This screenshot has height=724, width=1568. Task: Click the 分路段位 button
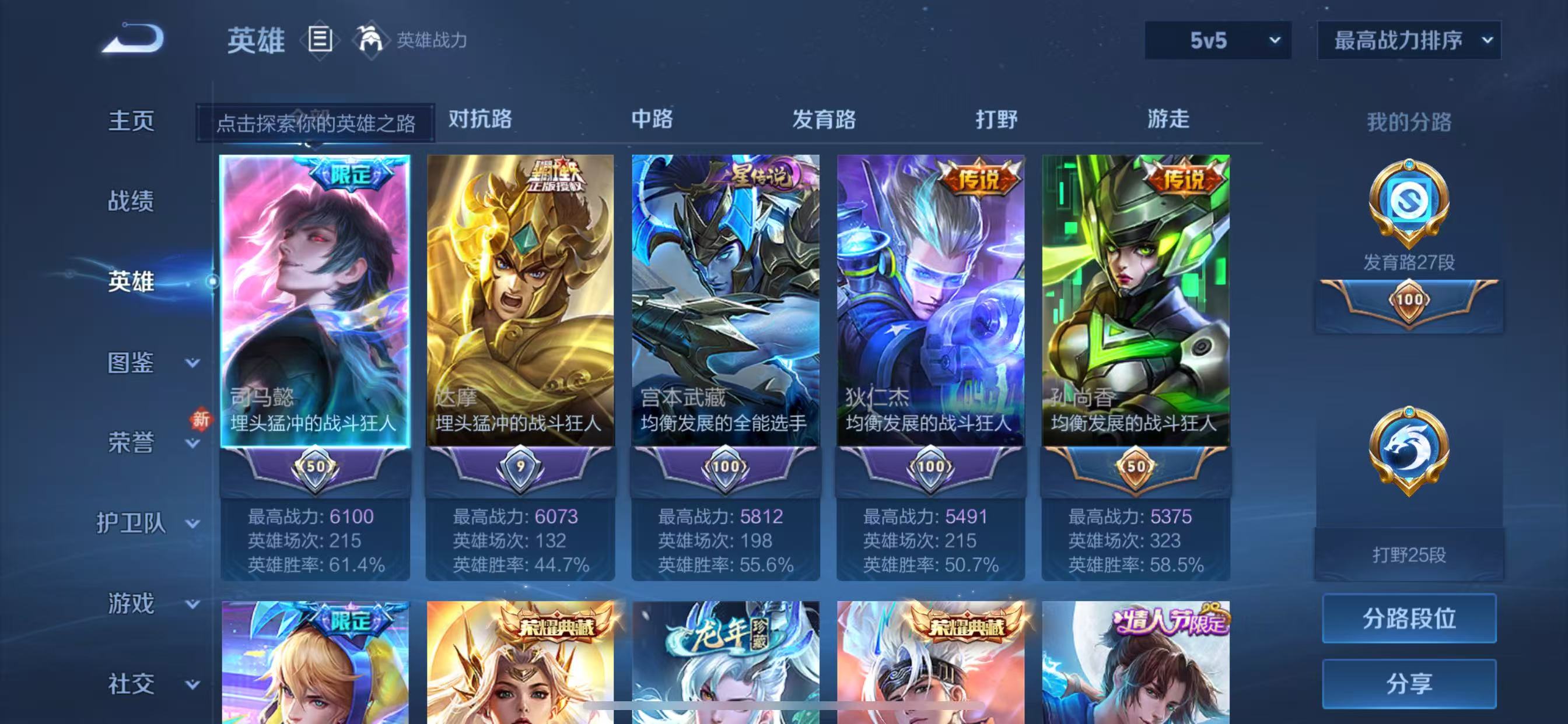coord(1409,619)
